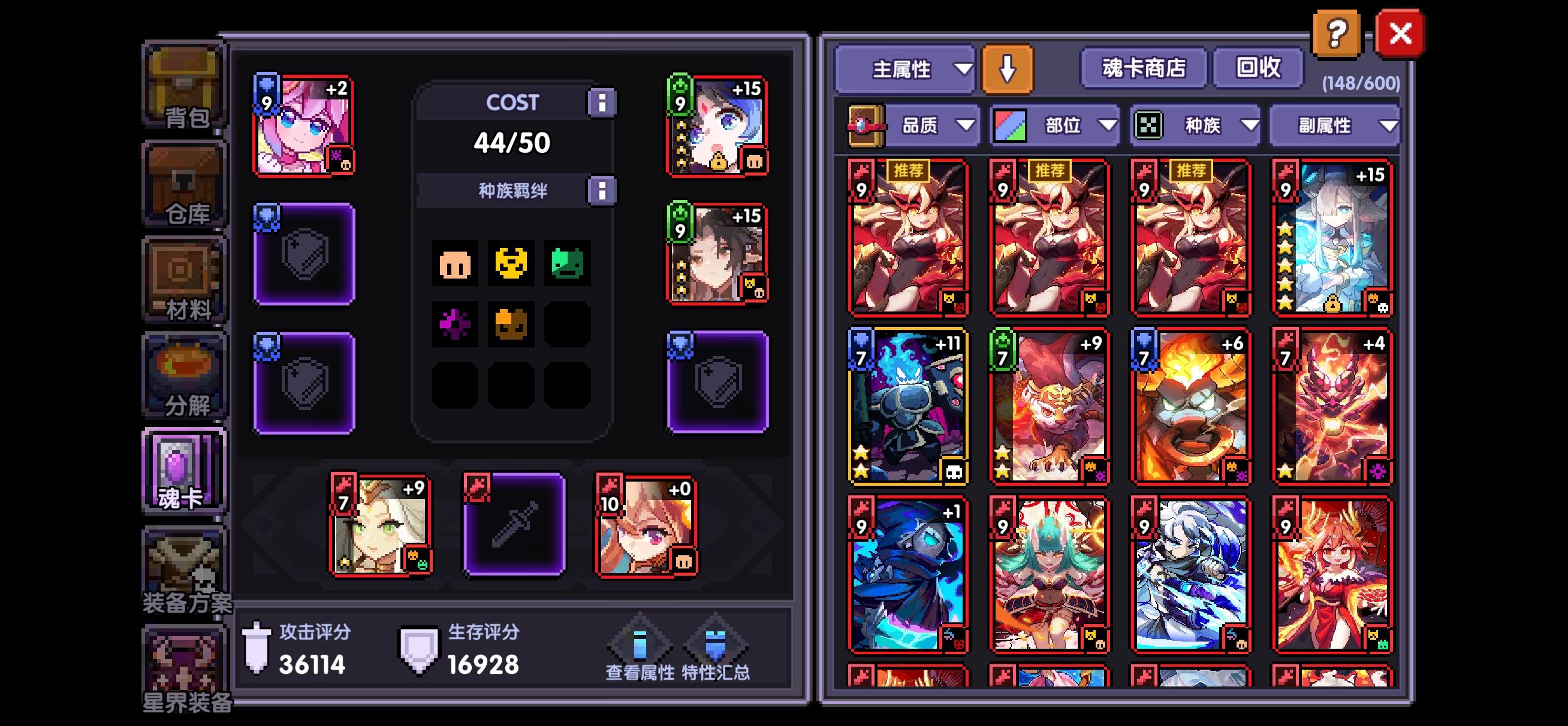The image size is (1568, 726).
Task: Open the 分解 decompose panel
Action: tap(184, 374)
